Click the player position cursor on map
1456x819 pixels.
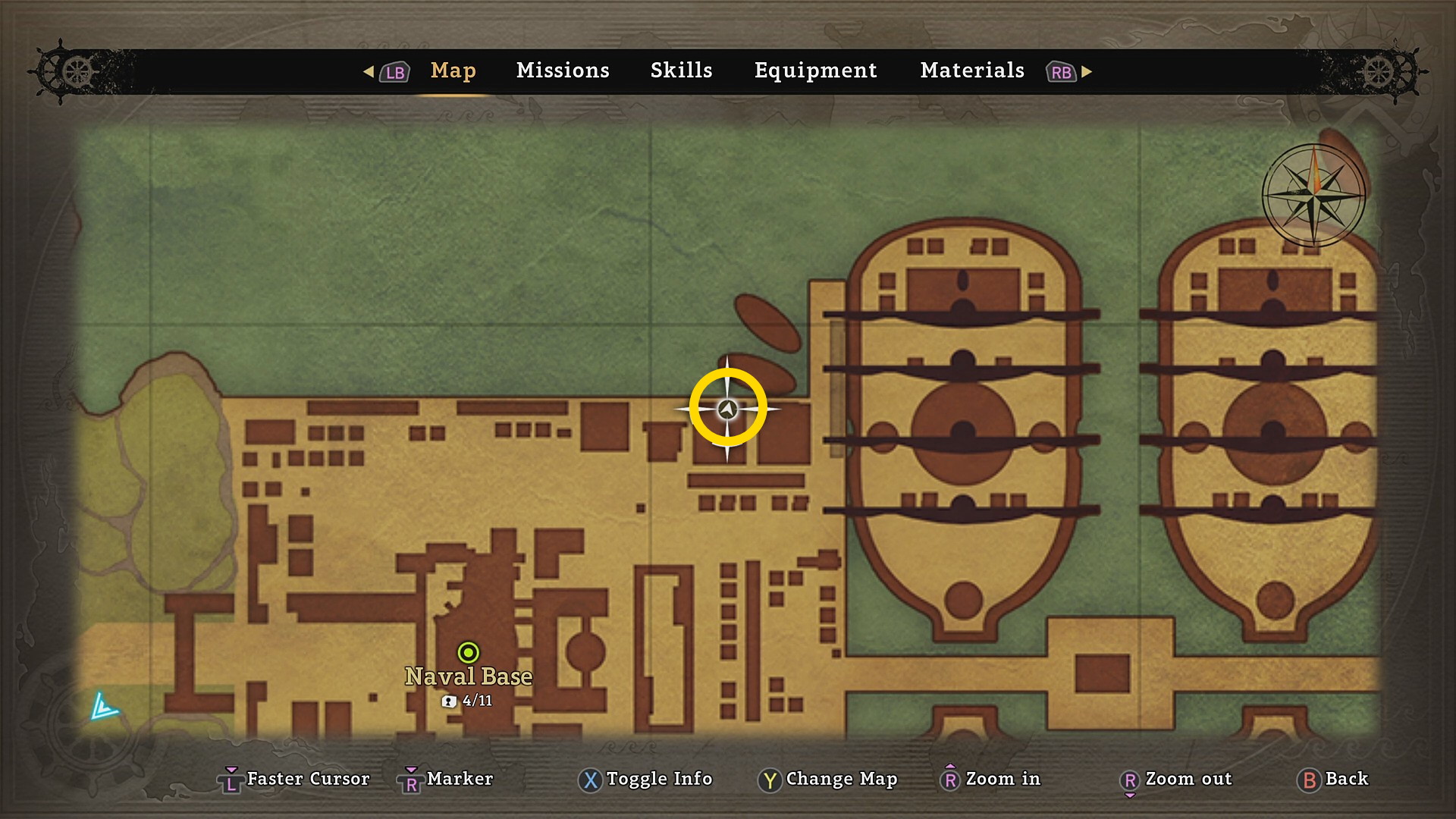coord(727,409)
